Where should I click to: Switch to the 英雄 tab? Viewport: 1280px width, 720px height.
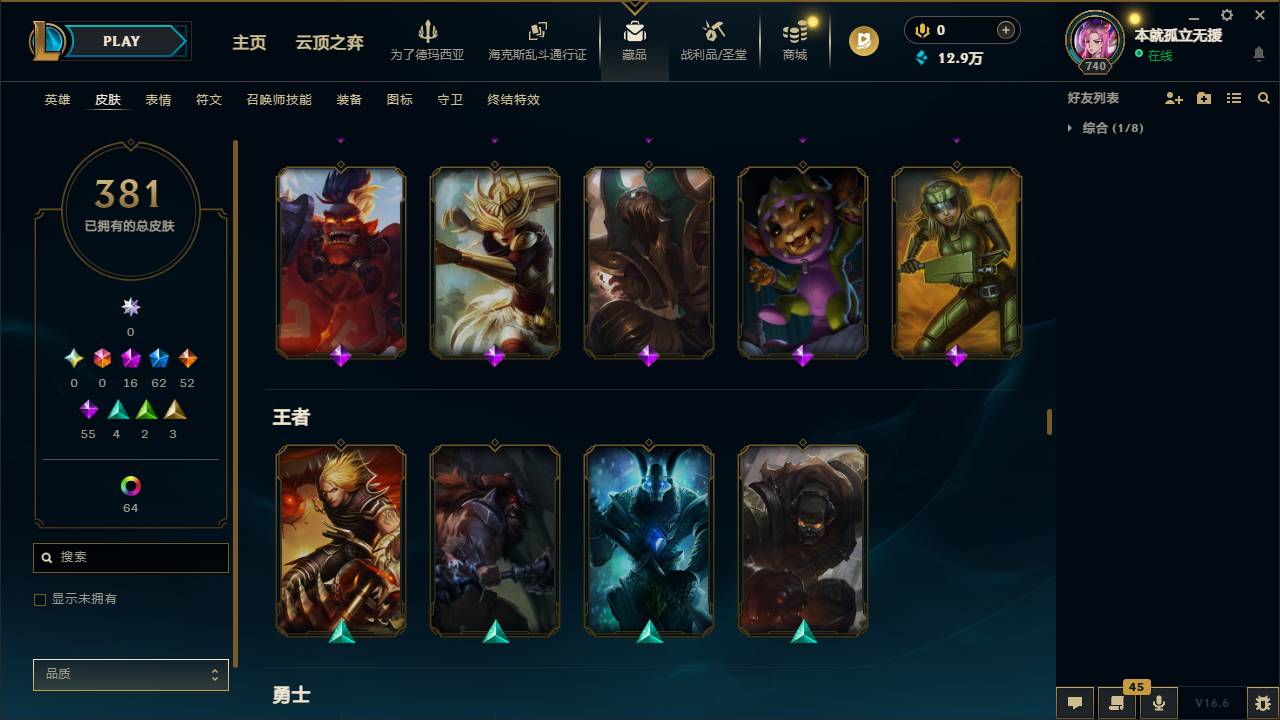pos(57,100)
